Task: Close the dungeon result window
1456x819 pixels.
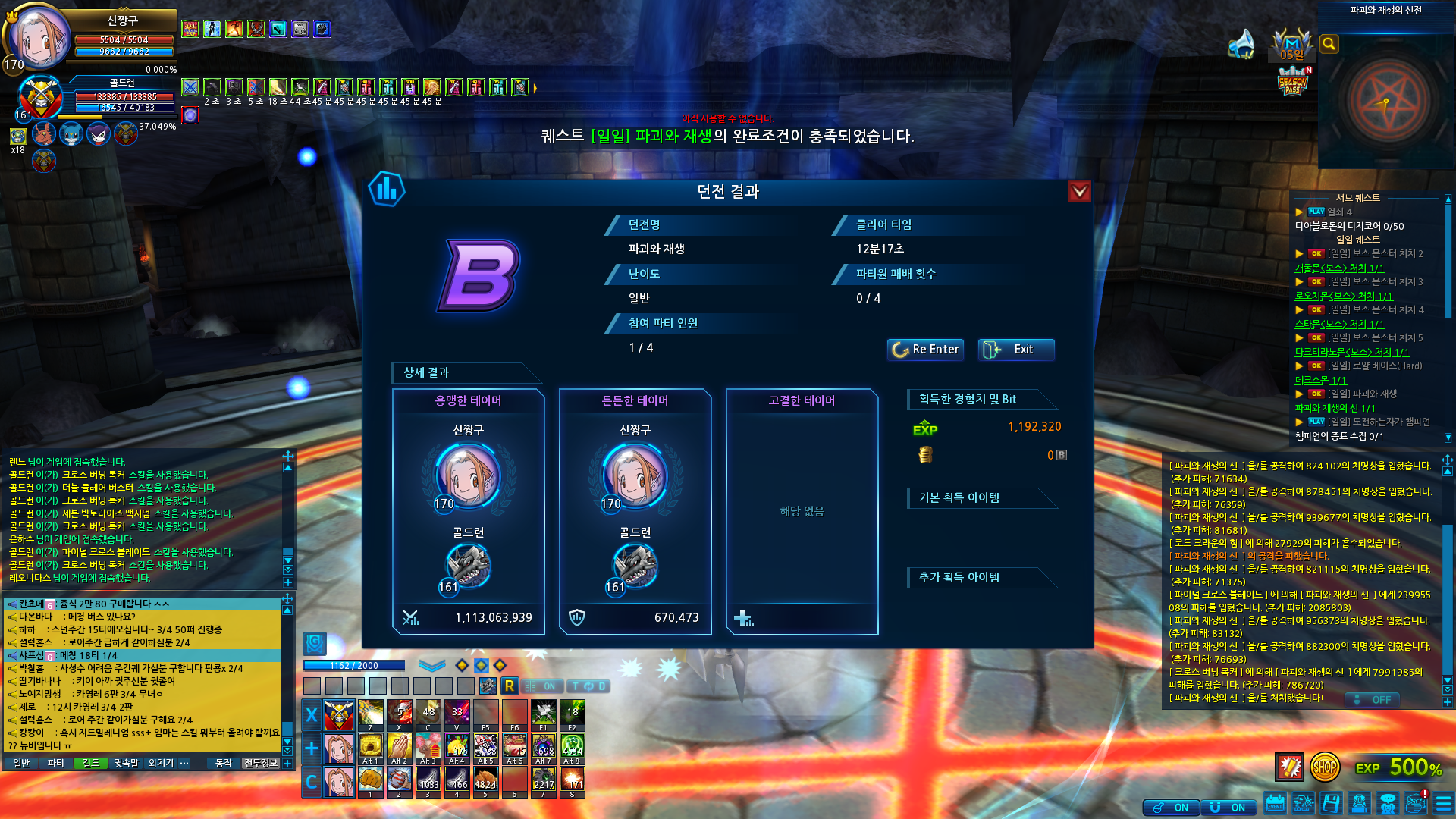Action: 1079,191
